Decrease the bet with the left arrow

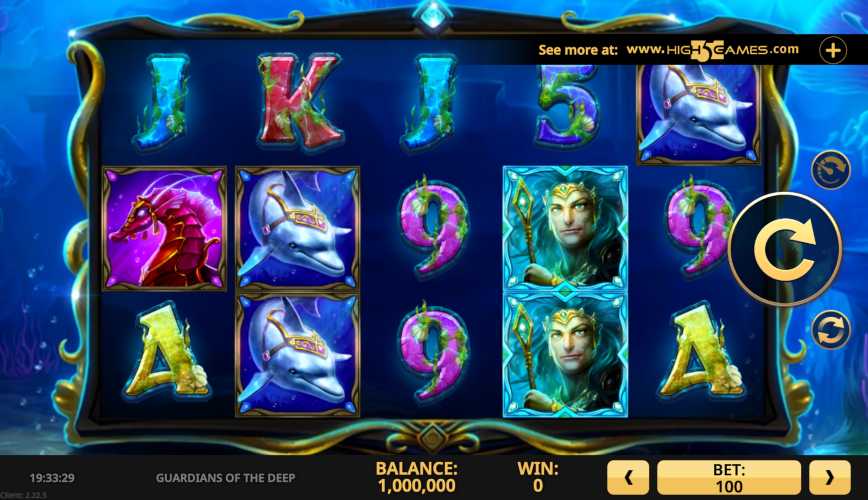tap(630, 477)
